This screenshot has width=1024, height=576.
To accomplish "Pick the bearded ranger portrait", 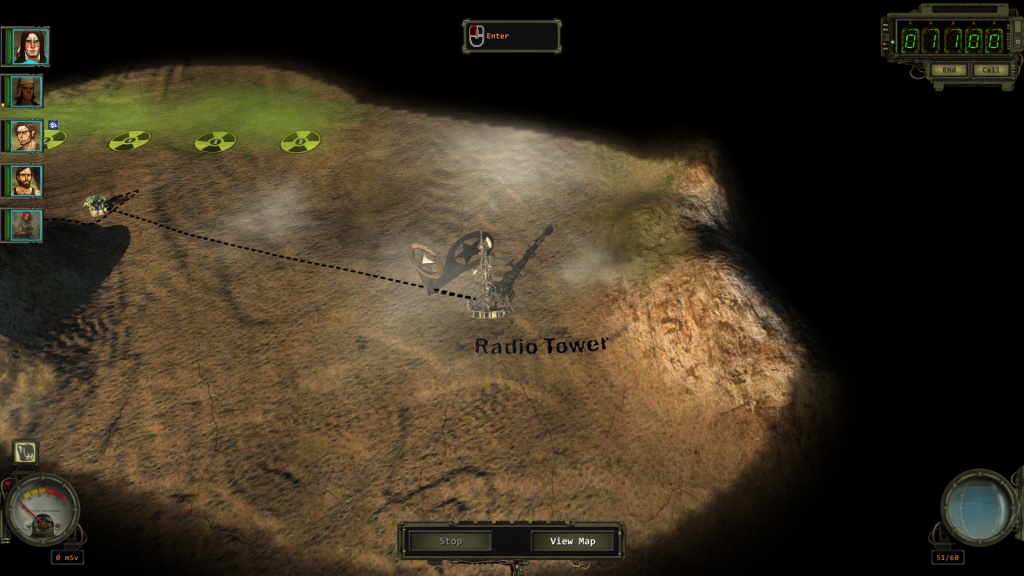I will tap(27, 181).
